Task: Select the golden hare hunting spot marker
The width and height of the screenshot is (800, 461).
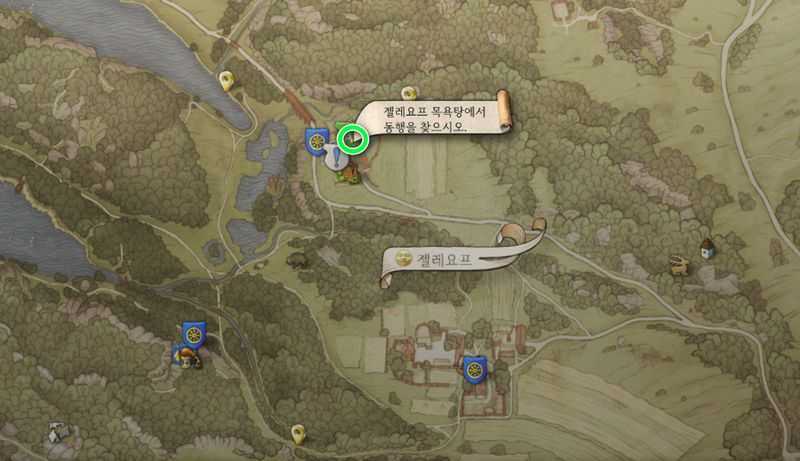Action: pyautogui.click(x=680, y=264)
